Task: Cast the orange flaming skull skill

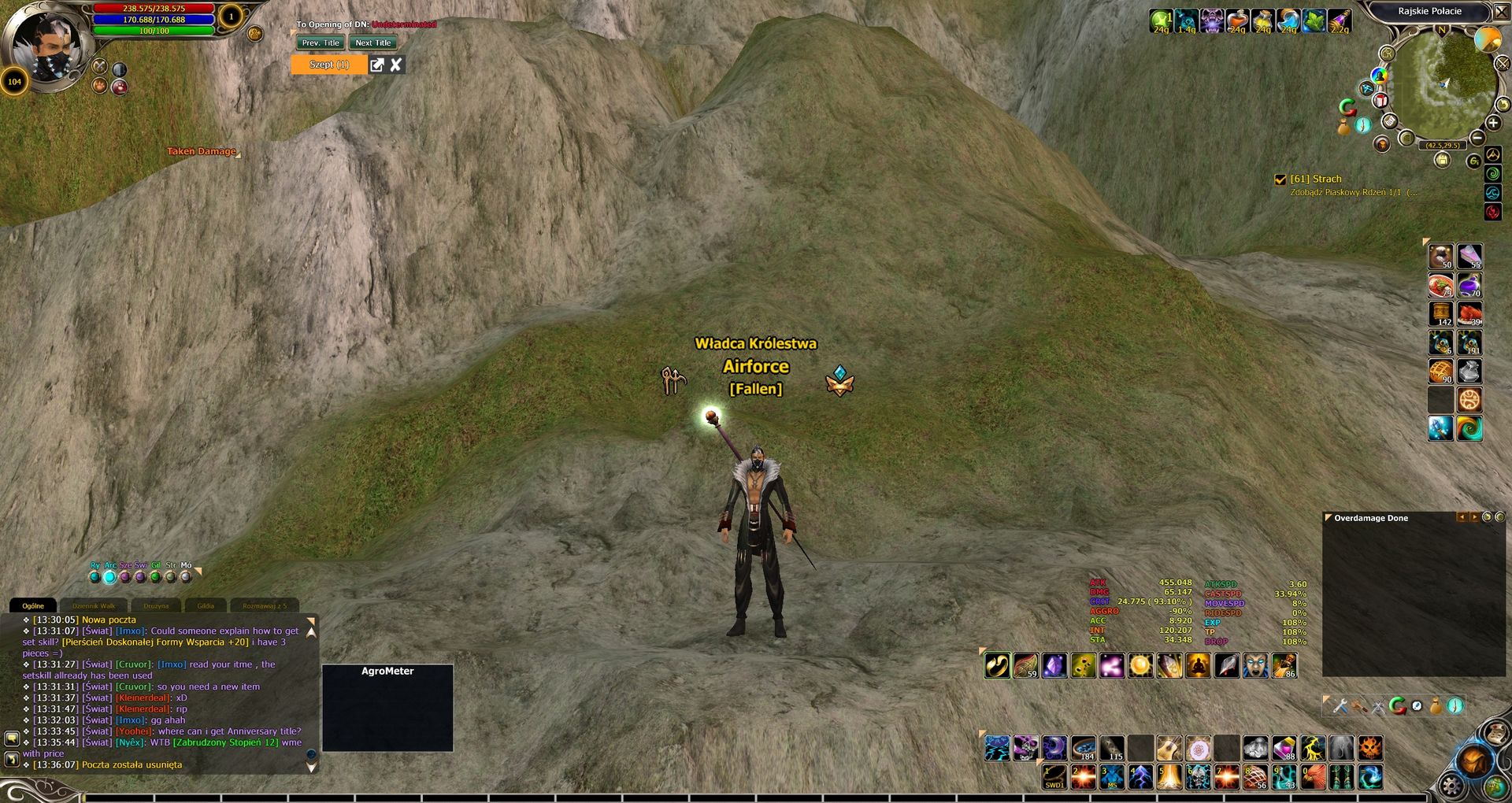Action: [x=1370, y=748]
